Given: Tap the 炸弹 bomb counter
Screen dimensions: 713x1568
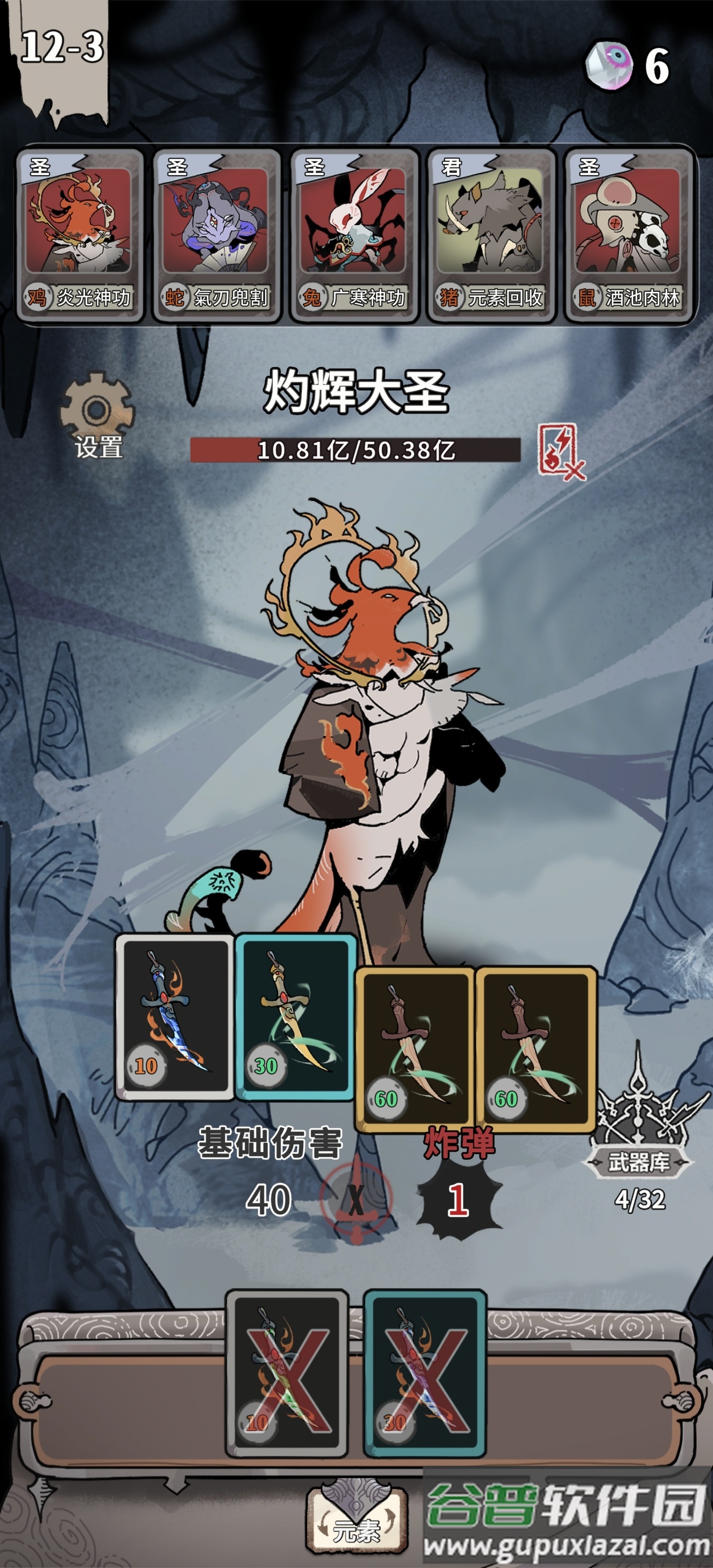Looking at the screenshot, I should 459,1199.
